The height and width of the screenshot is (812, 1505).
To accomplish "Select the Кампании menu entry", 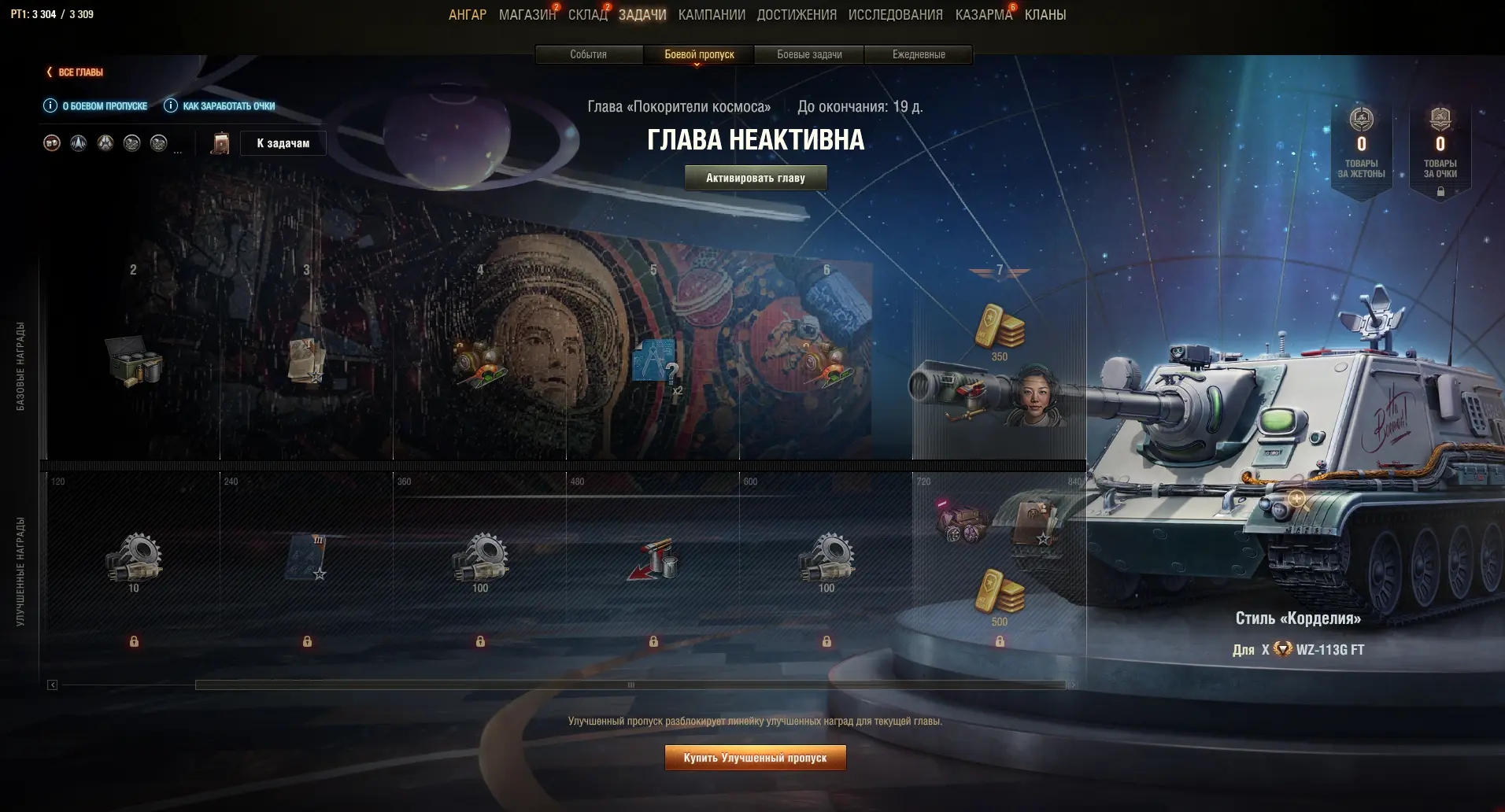I will (x=711, y=15).
